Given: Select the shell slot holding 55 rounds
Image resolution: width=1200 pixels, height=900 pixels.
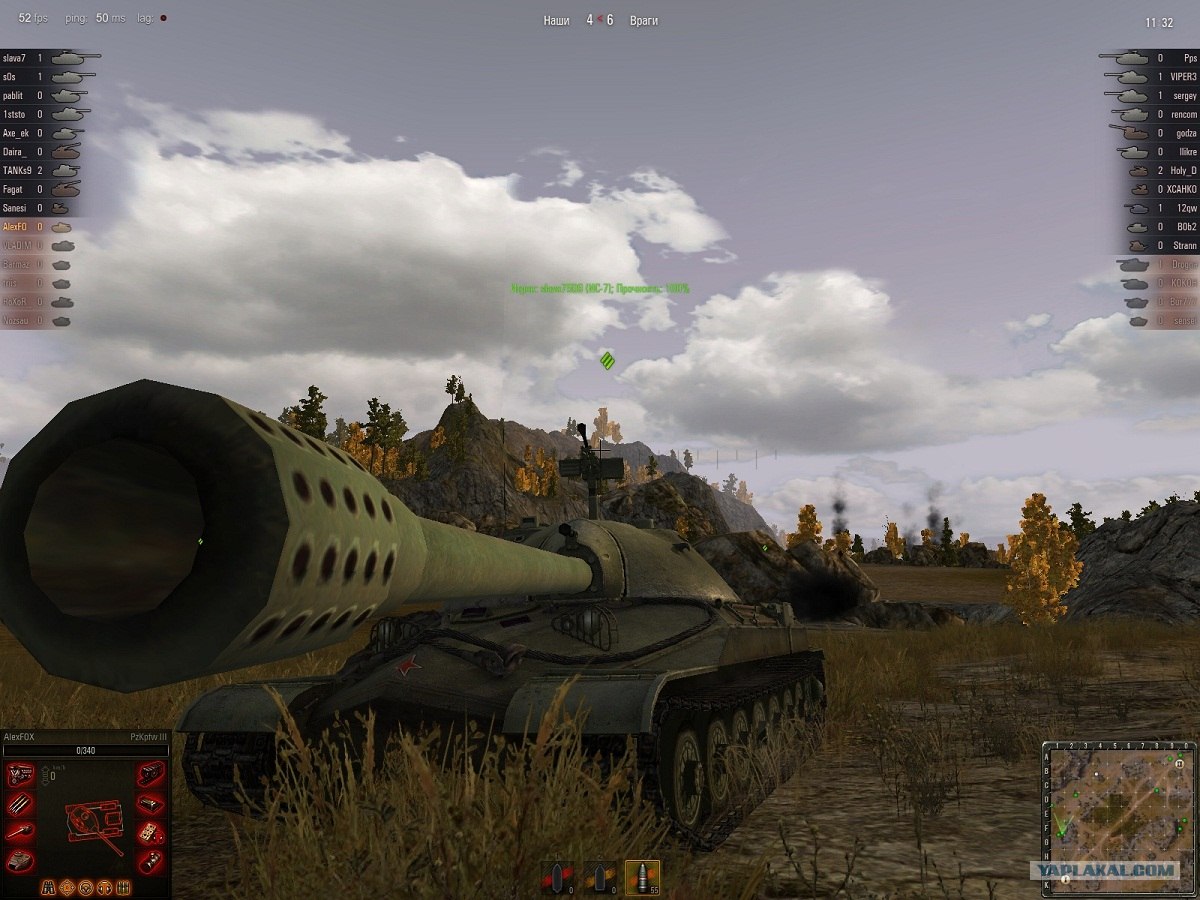Looking at the screenshot, I should (642, 876).
